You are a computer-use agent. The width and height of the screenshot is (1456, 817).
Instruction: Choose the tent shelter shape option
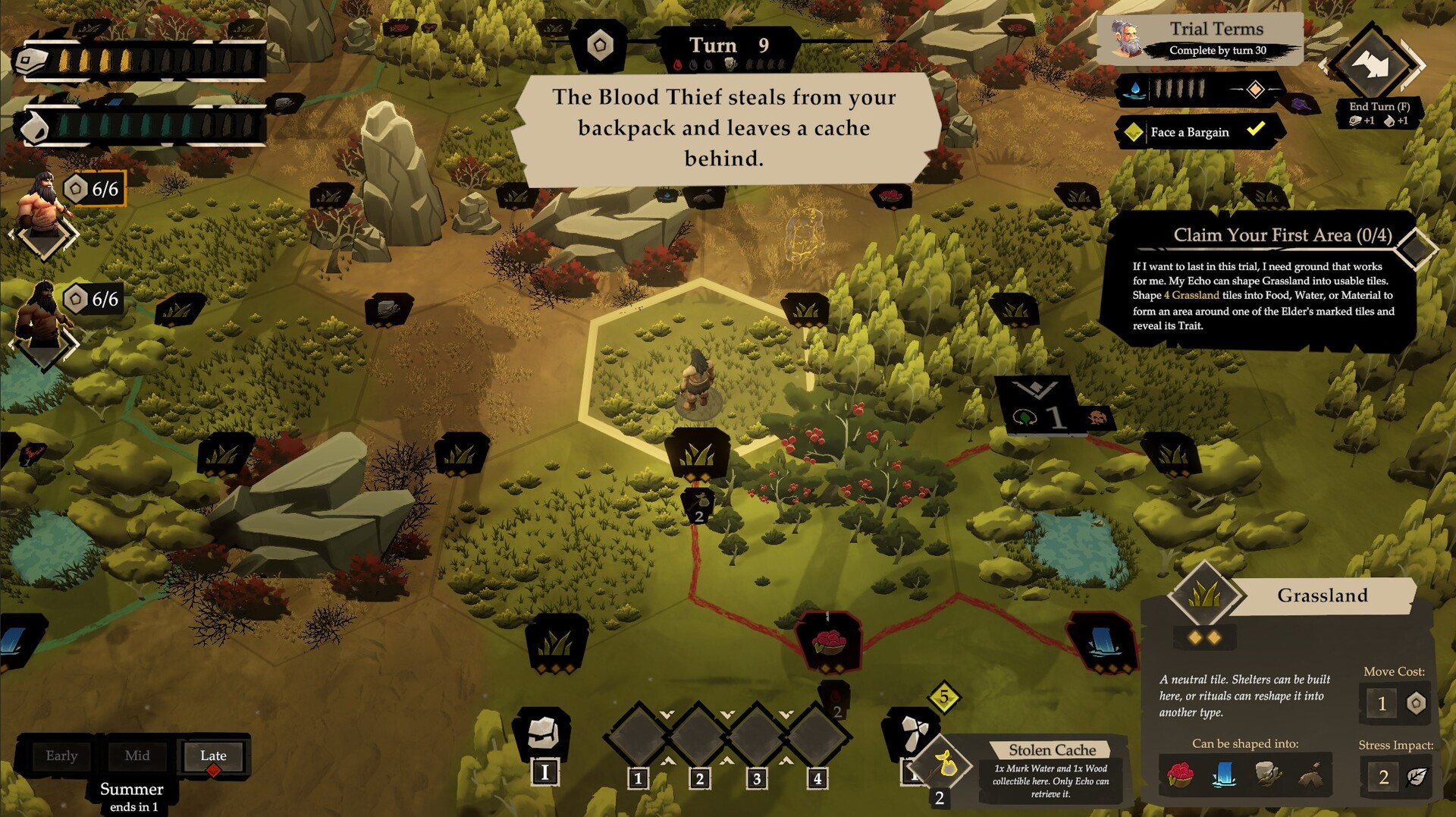[1311, 775]
